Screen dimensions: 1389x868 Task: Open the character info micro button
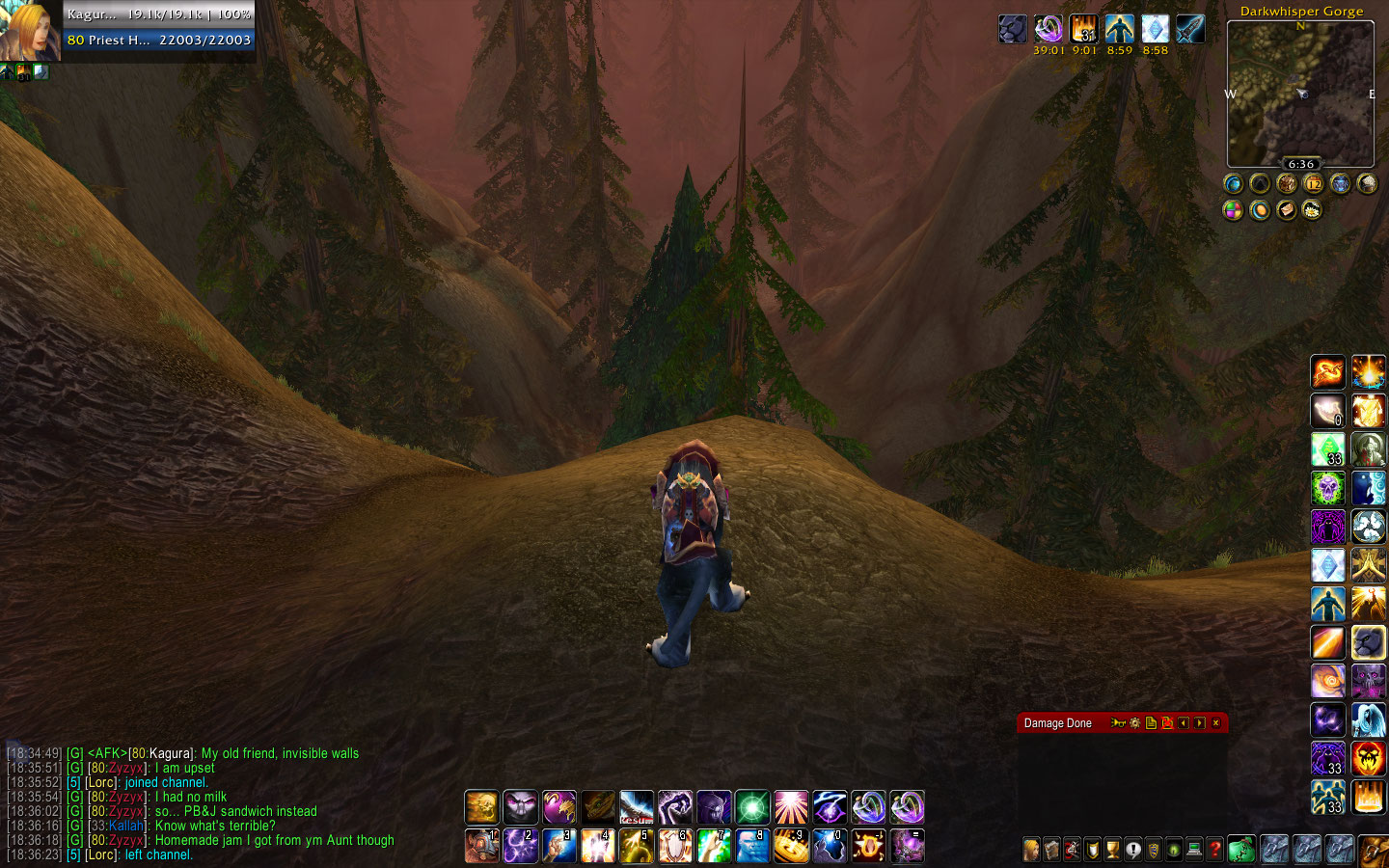point(1031,850)
